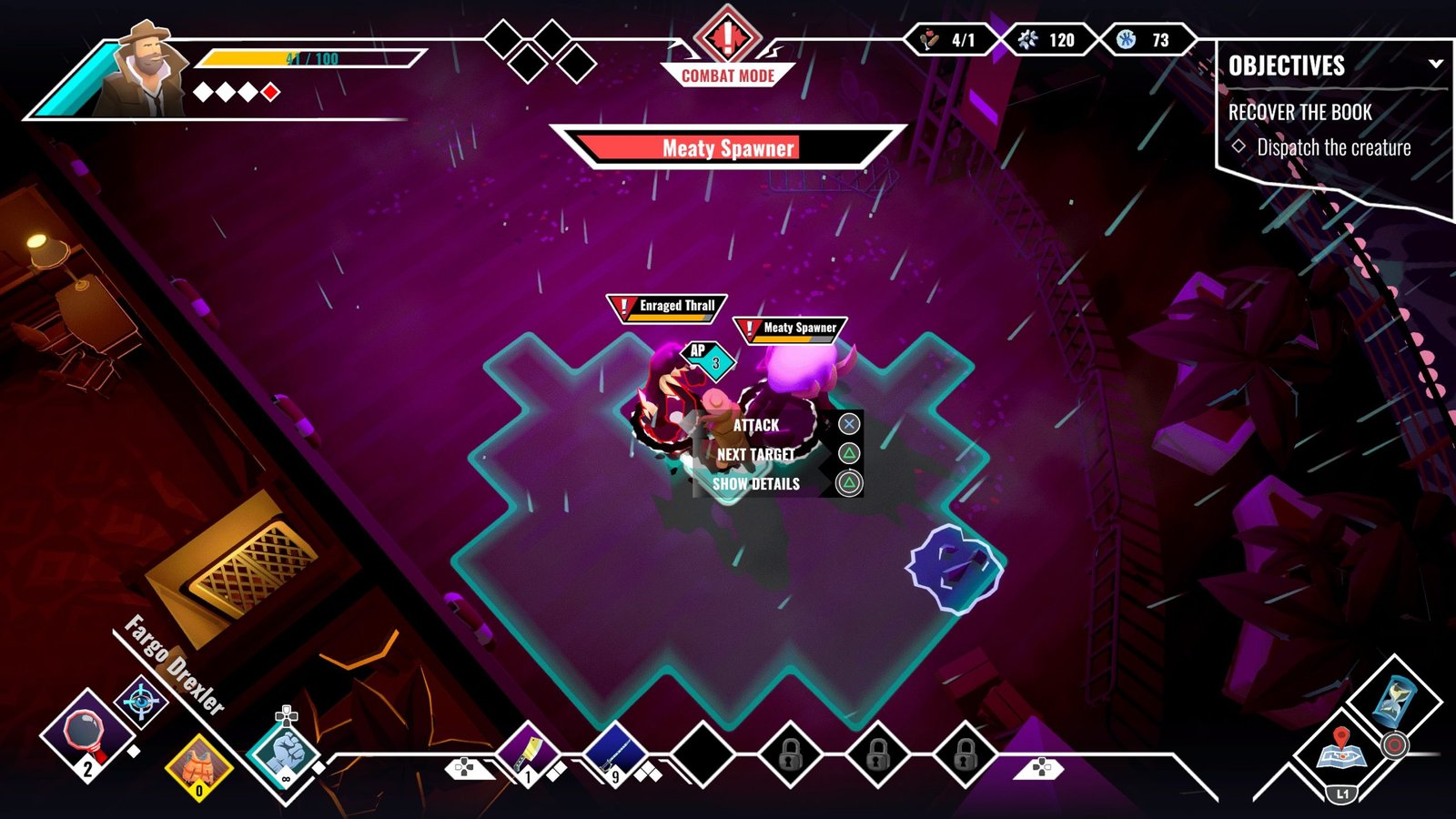Screen dimensions: 1456x819
Task: Click the Dispatch the creature objective
Action: point(1333,147)
